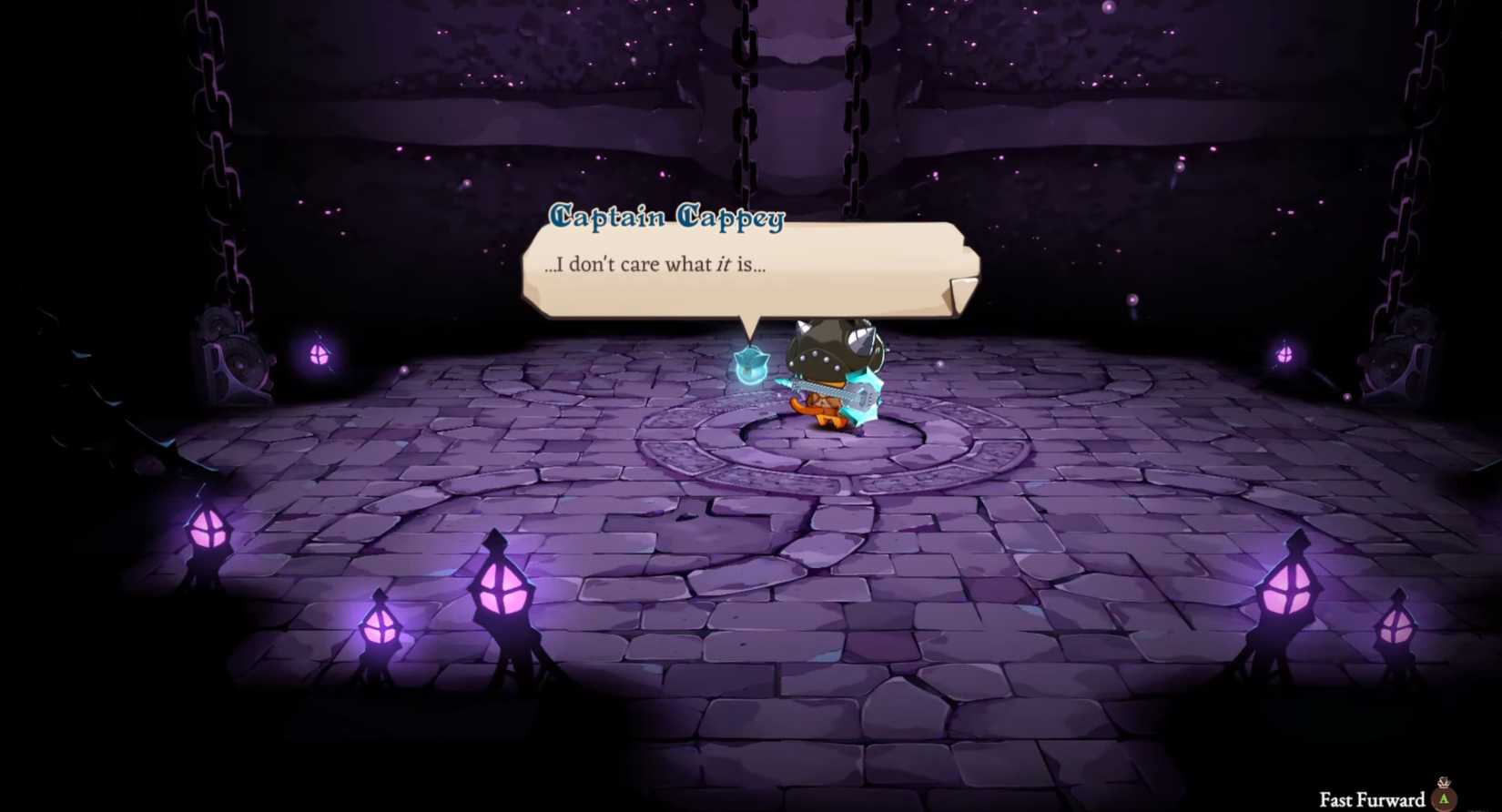Click the pink lamp near the left gear

[319, 355]
